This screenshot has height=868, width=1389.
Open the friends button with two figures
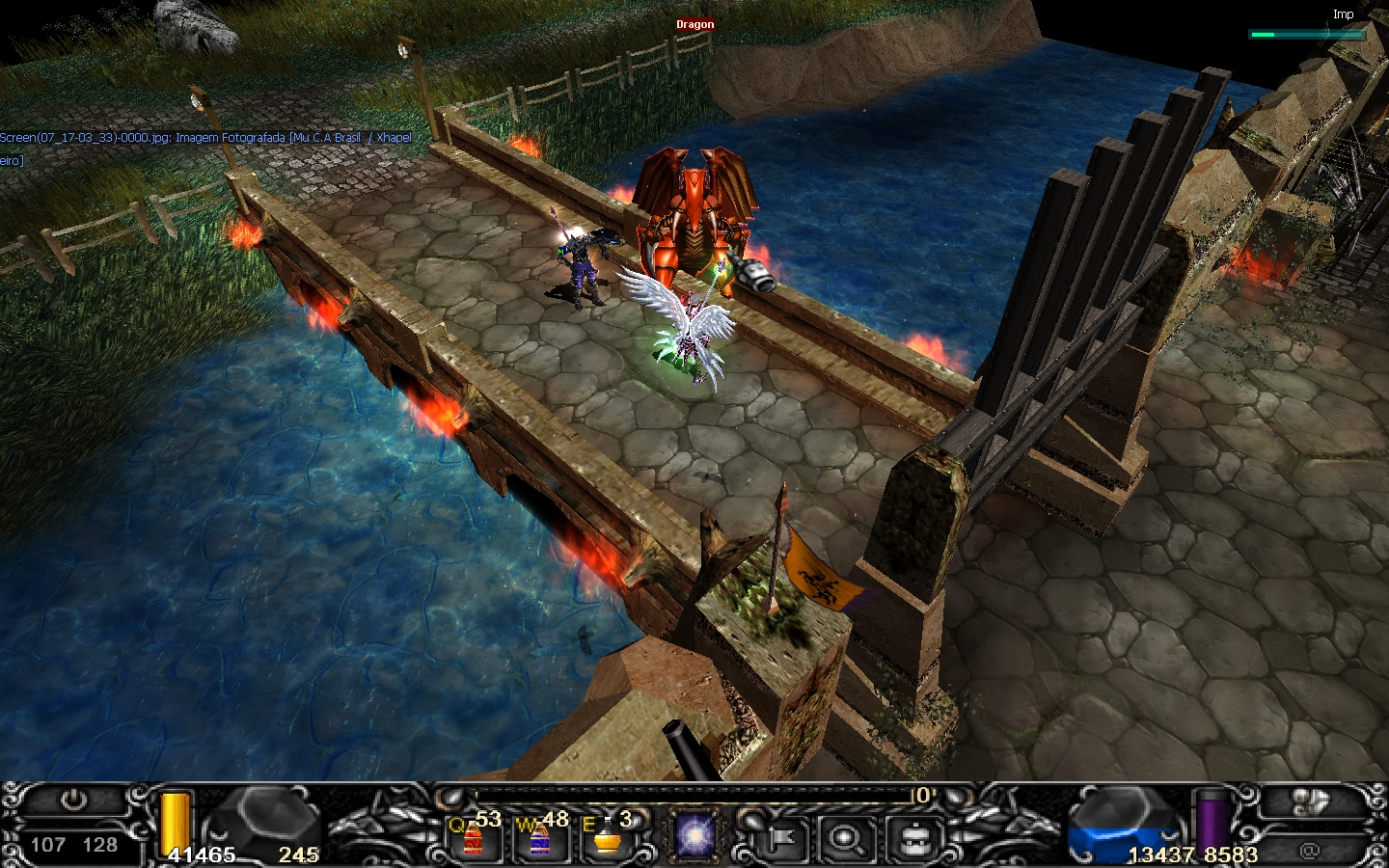tap(1310, 802)
